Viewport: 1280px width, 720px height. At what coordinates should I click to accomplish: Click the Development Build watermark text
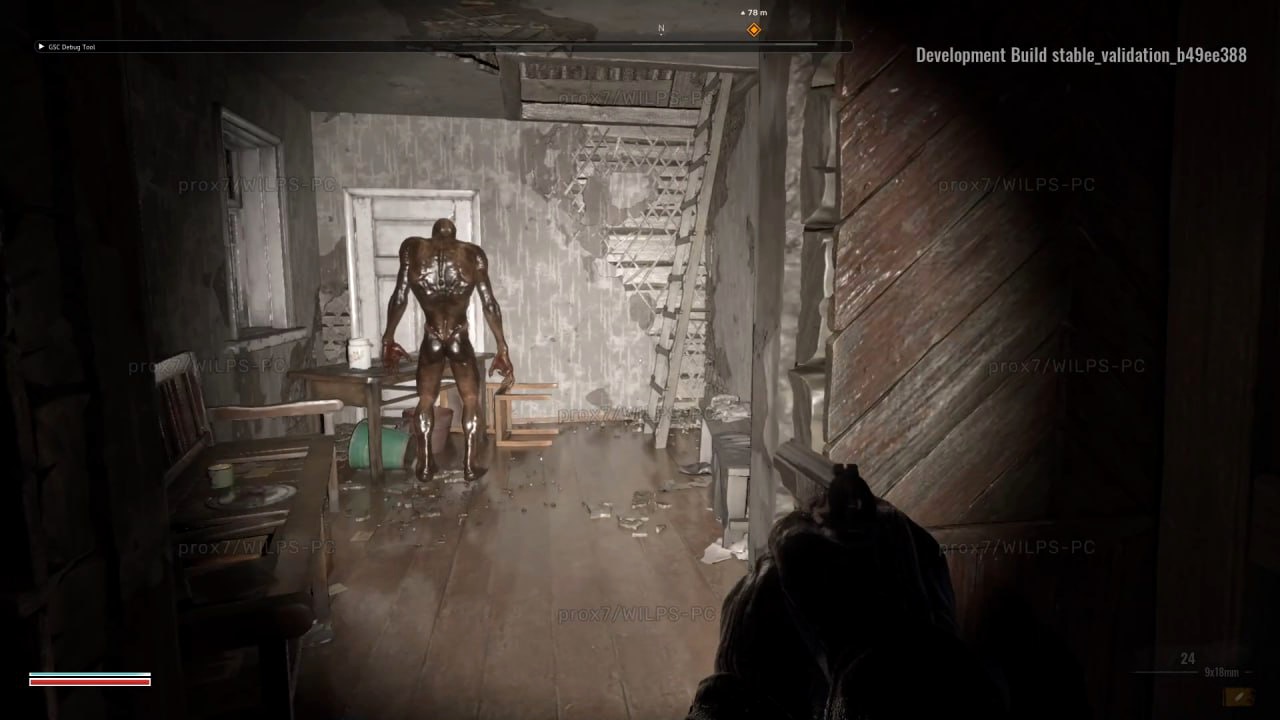(1082, 55)
